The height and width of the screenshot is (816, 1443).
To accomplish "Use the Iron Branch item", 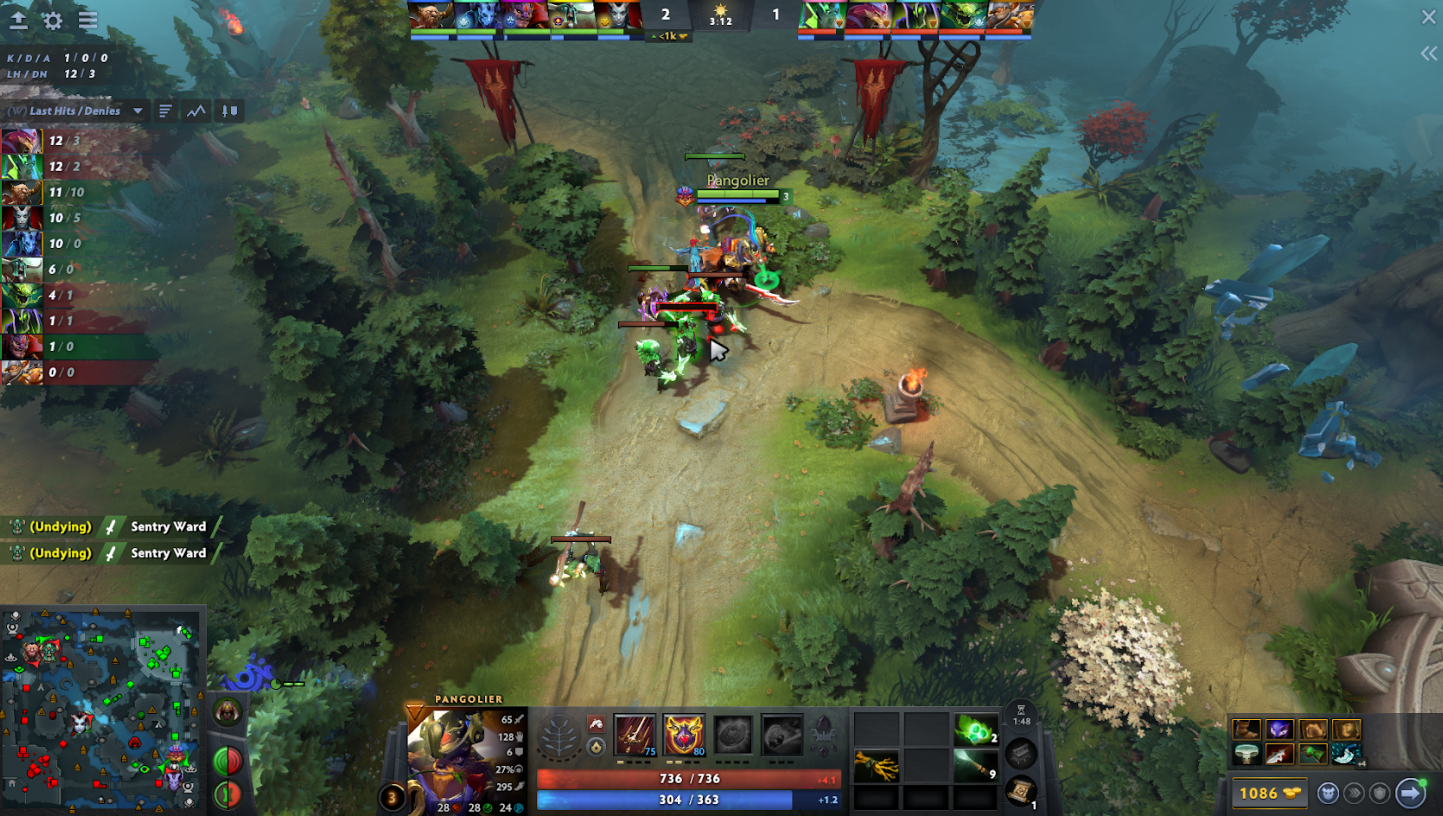I will pos(876,767).
